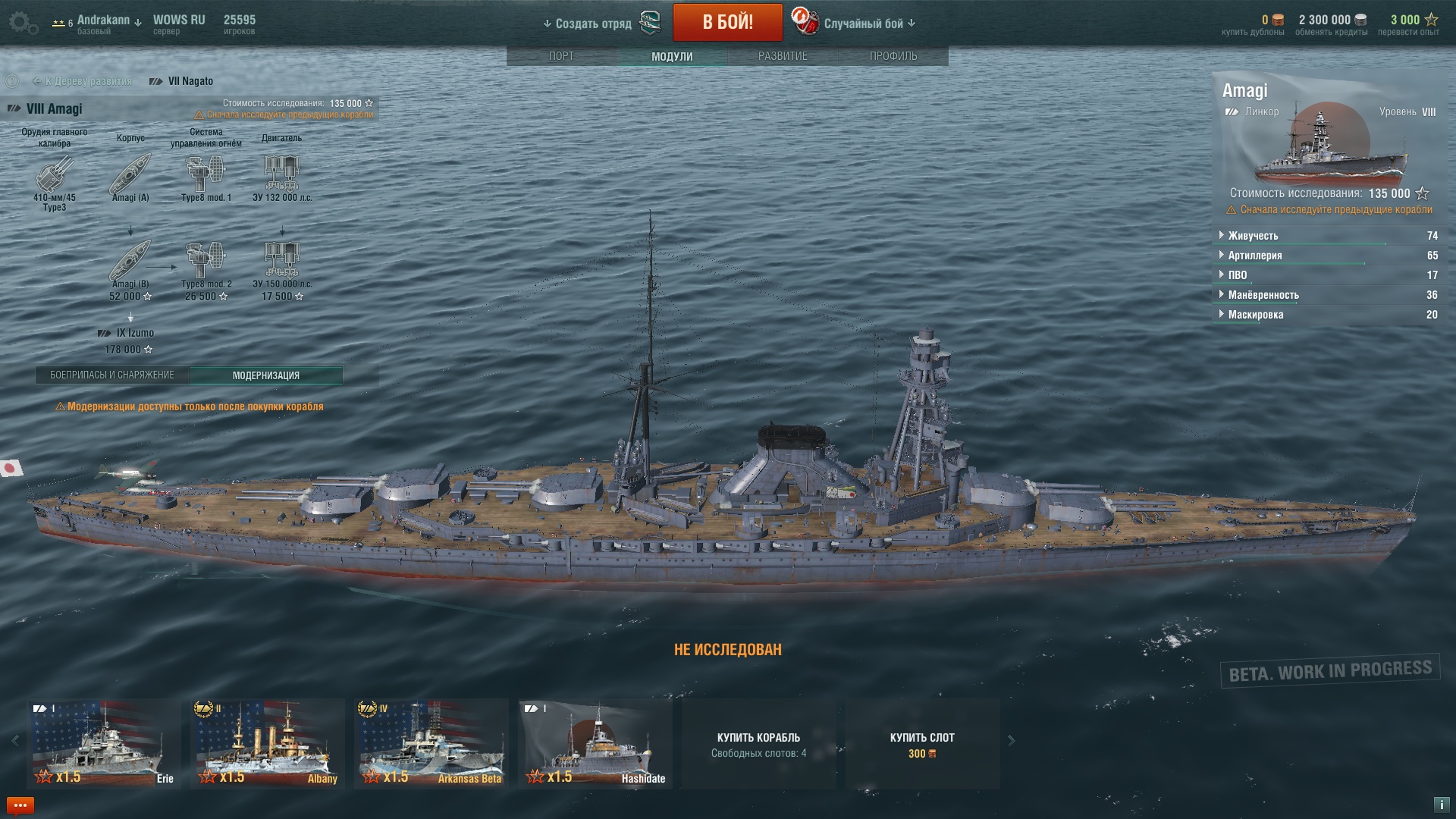The image size is (1456, 819).
Task: Switch to БОЕПРИПАСЫ И СНАРЯЖЕНИЕ tab
Action: (x=112, y=375)
